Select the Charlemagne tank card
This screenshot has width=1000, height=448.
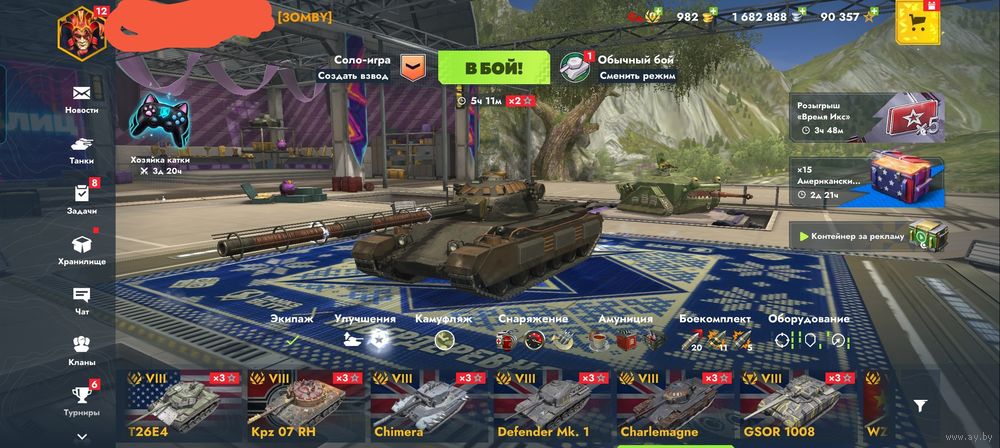tap(675, 406)
